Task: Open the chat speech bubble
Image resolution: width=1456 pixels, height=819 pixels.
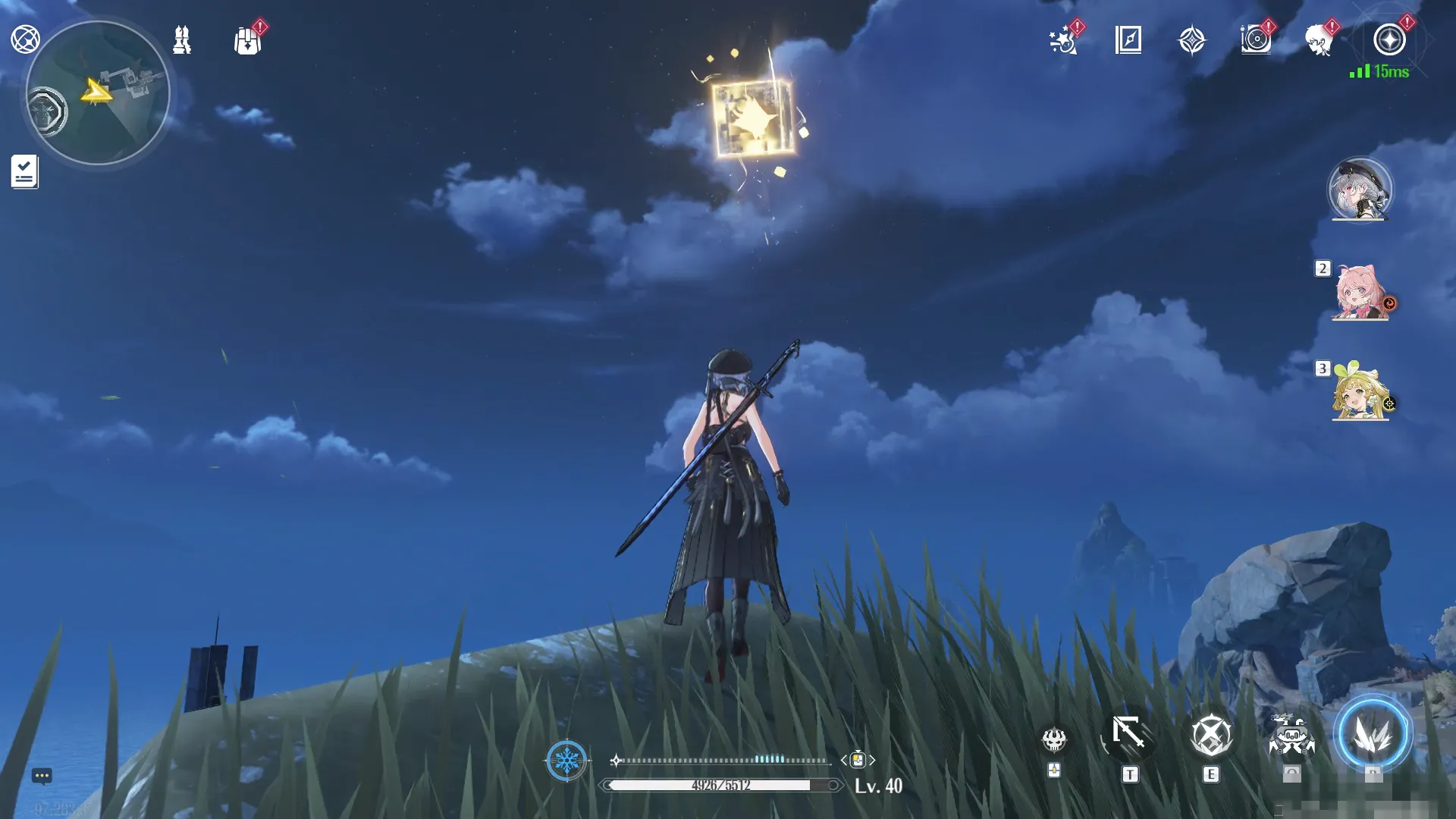Action: 42,776
